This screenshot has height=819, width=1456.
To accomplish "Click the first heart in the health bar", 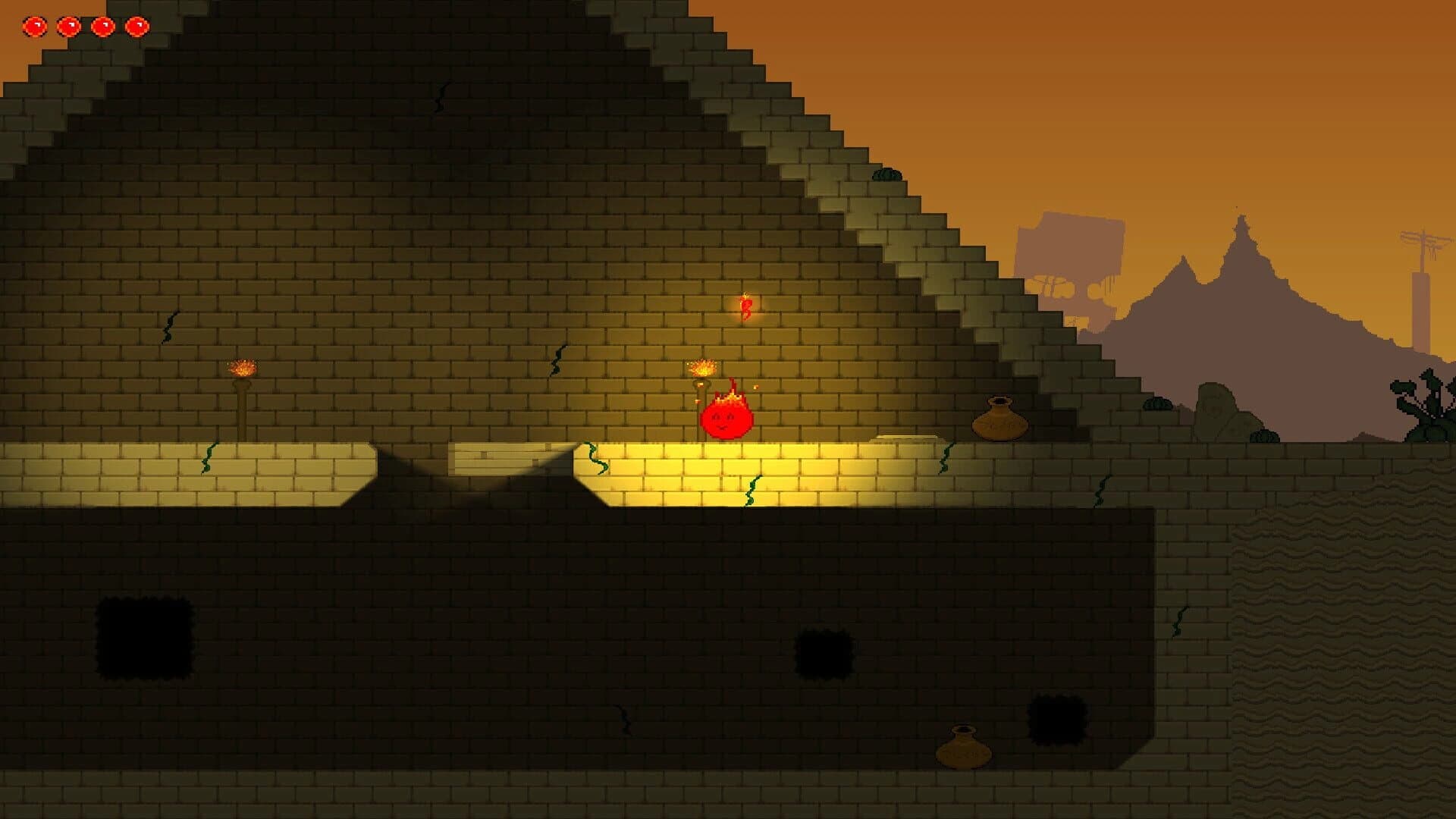I will click(x=35, y=27).
